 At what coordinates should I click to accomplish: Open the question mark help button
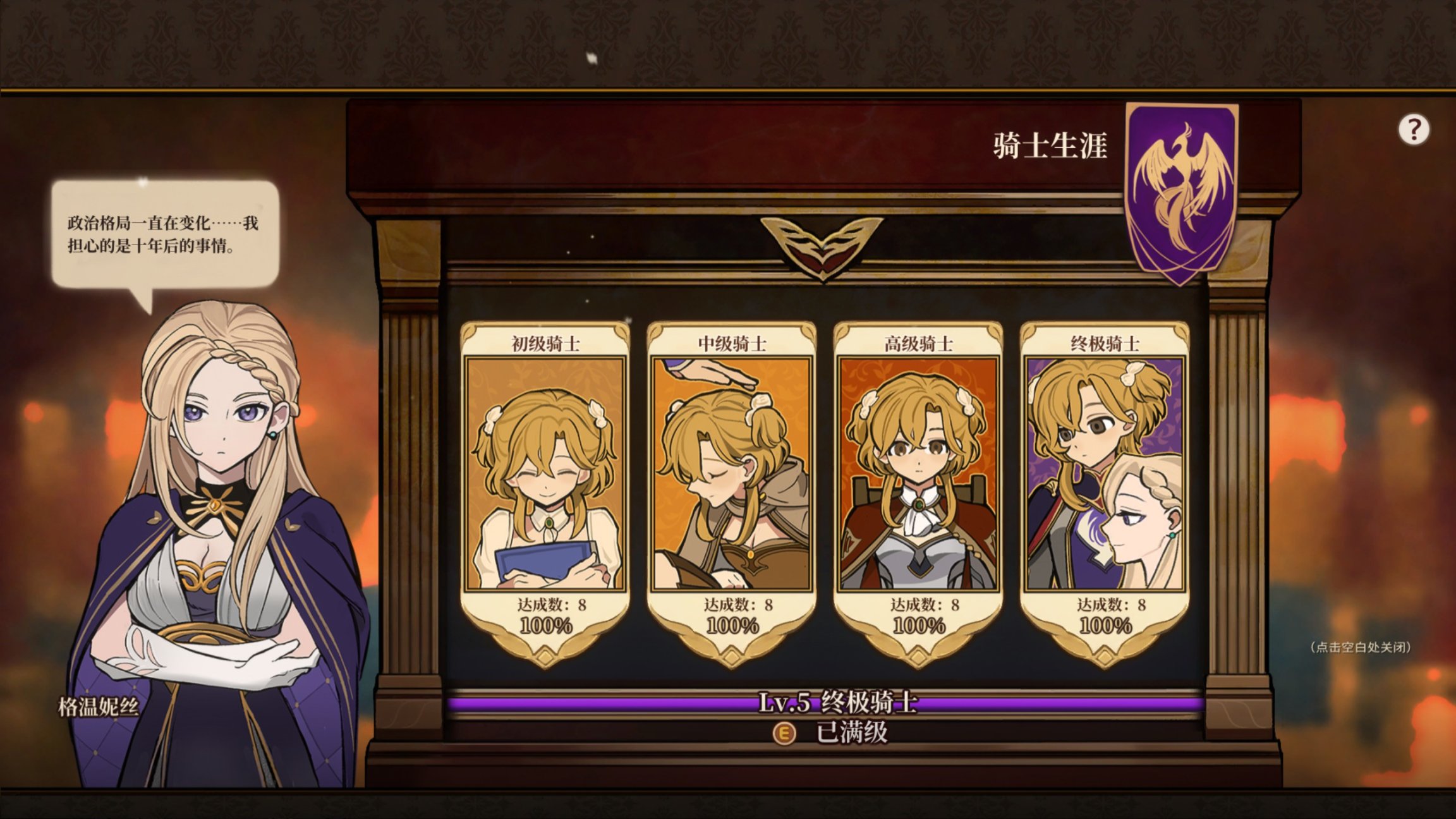tap(1414, 130)
